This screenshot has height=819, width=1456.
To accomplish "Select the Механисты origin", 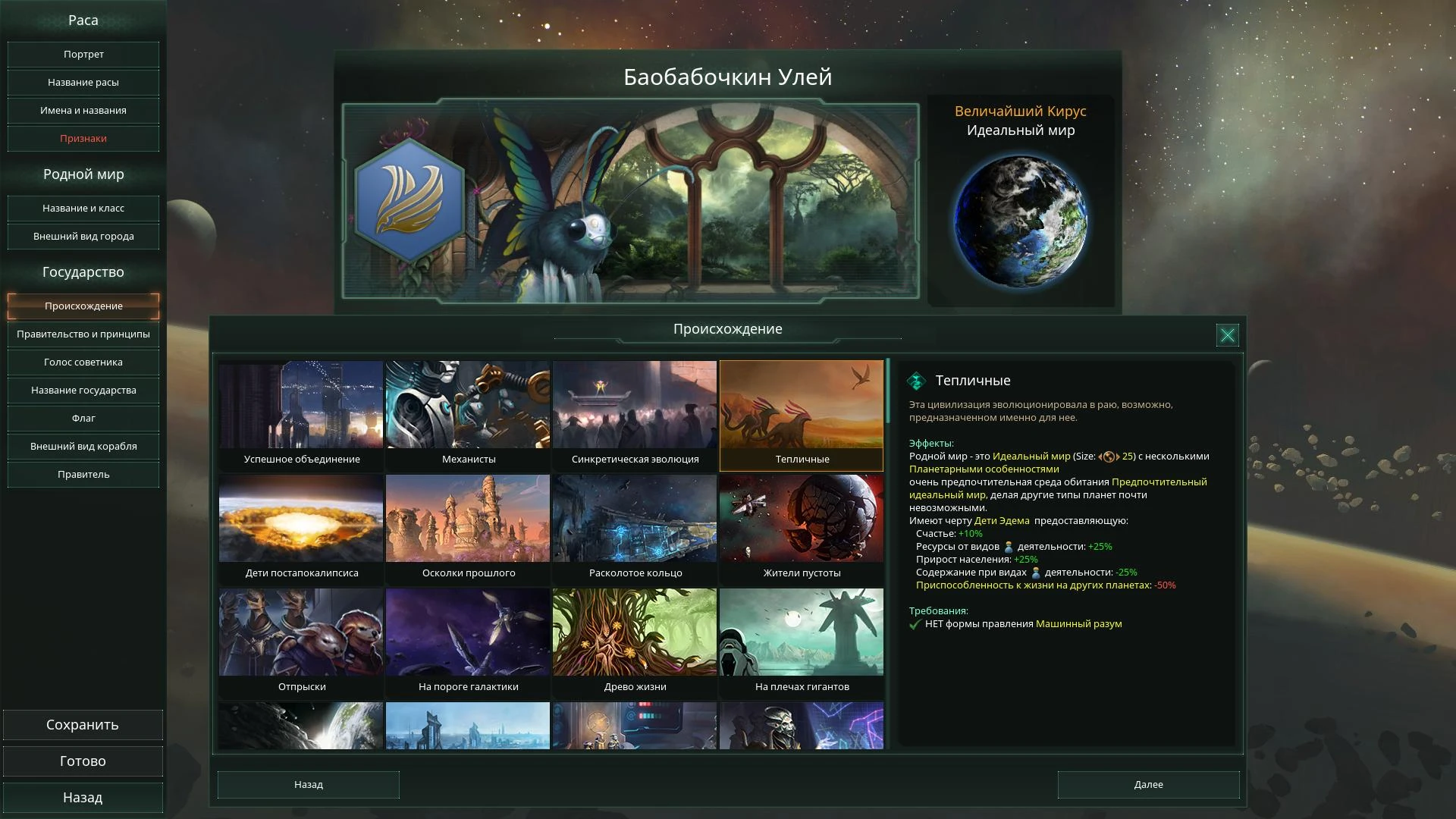I will pyautogui.click(x=467, y=413).
